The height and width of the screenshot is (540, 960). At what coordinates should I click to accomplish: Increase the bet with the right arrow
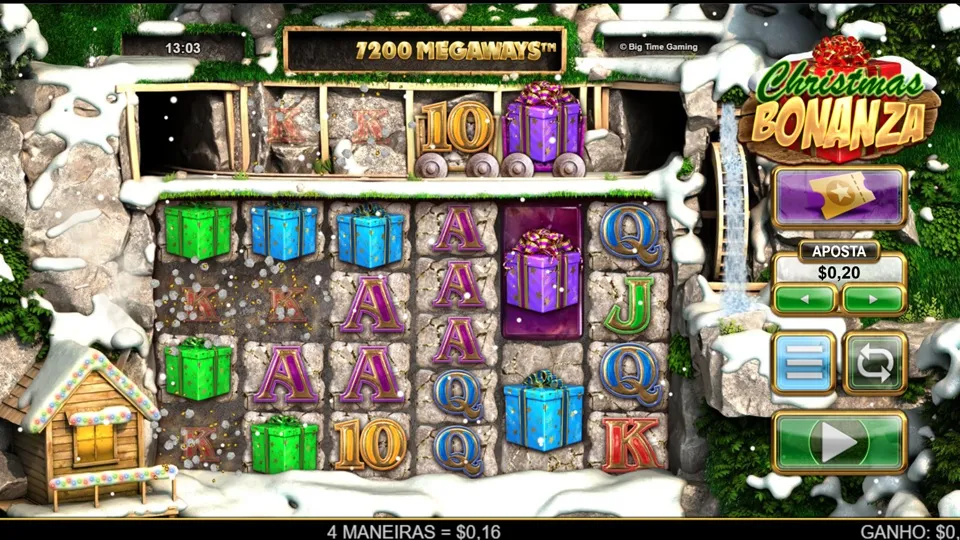[x=873, y=298]
